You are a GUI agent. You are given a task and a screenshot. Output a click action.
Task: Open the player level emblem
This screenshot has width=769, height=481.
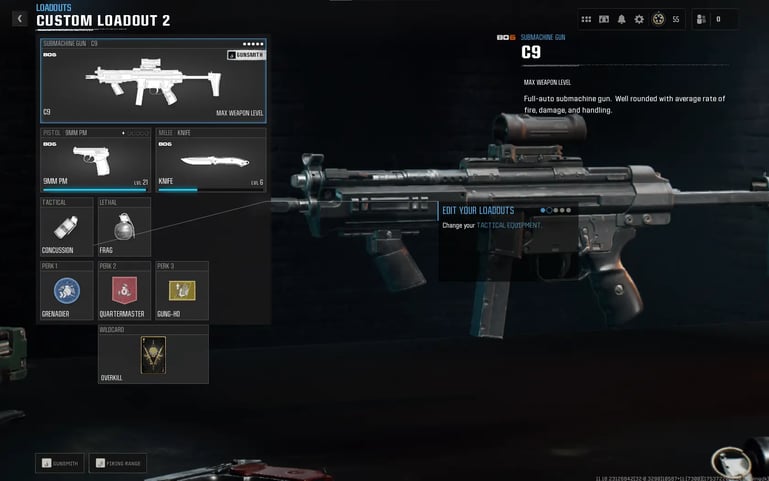pyautogui.click(x=658, y=19)
